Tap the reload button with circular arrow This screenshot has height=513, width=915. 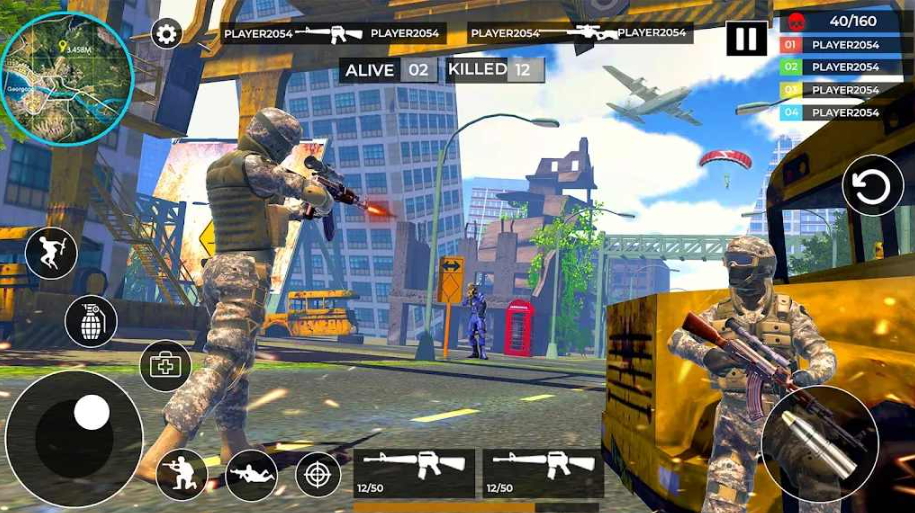click(x=872, y=186)
